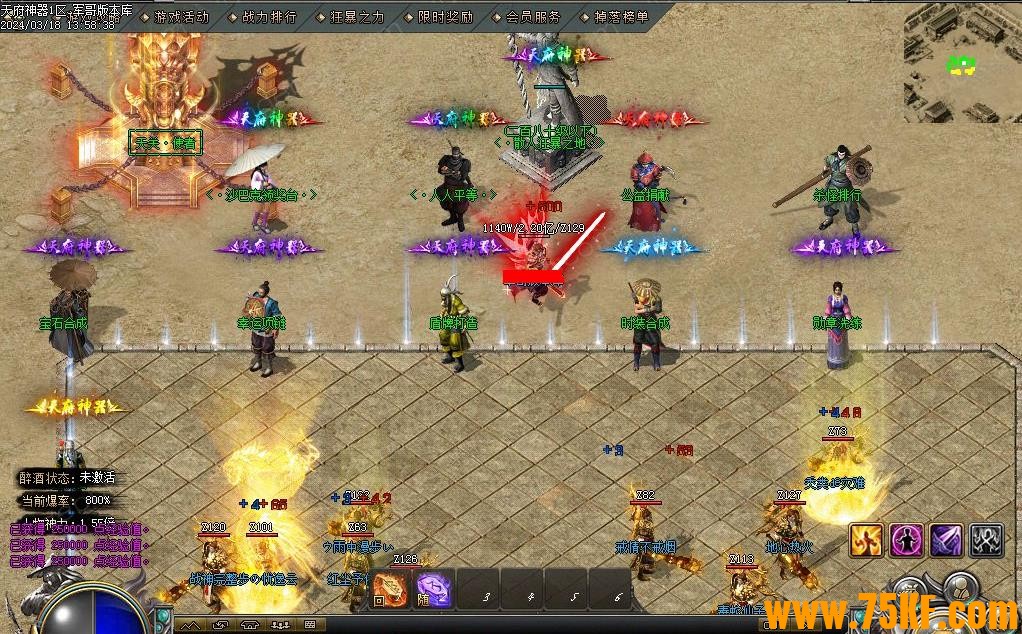The height and width of the screenshot is (634, 1022).
Task: Activate the golden flame skill icon
Action: 866,540
